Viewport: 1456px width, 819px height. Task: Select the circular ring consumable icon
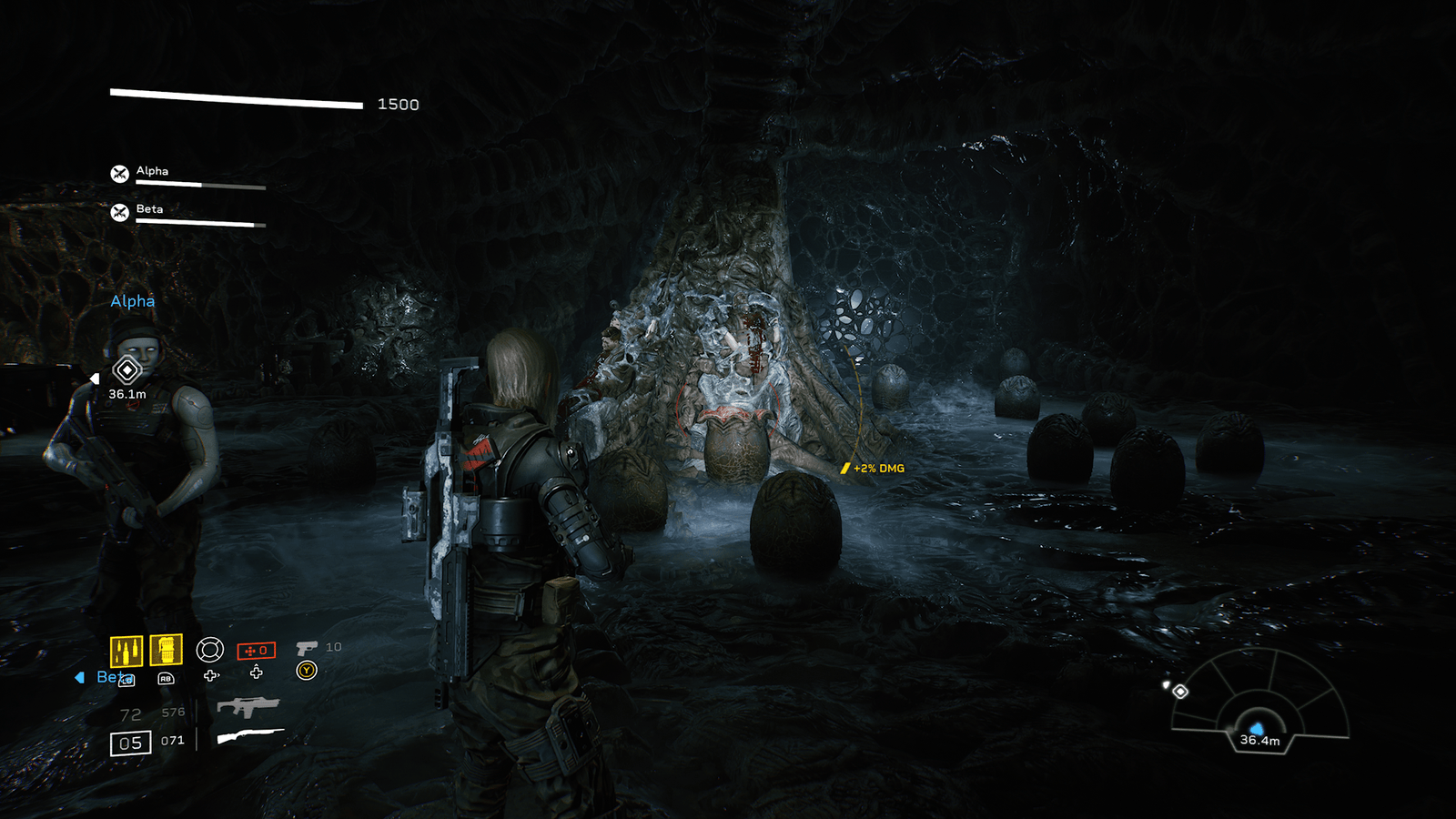(x=210, y=649)
